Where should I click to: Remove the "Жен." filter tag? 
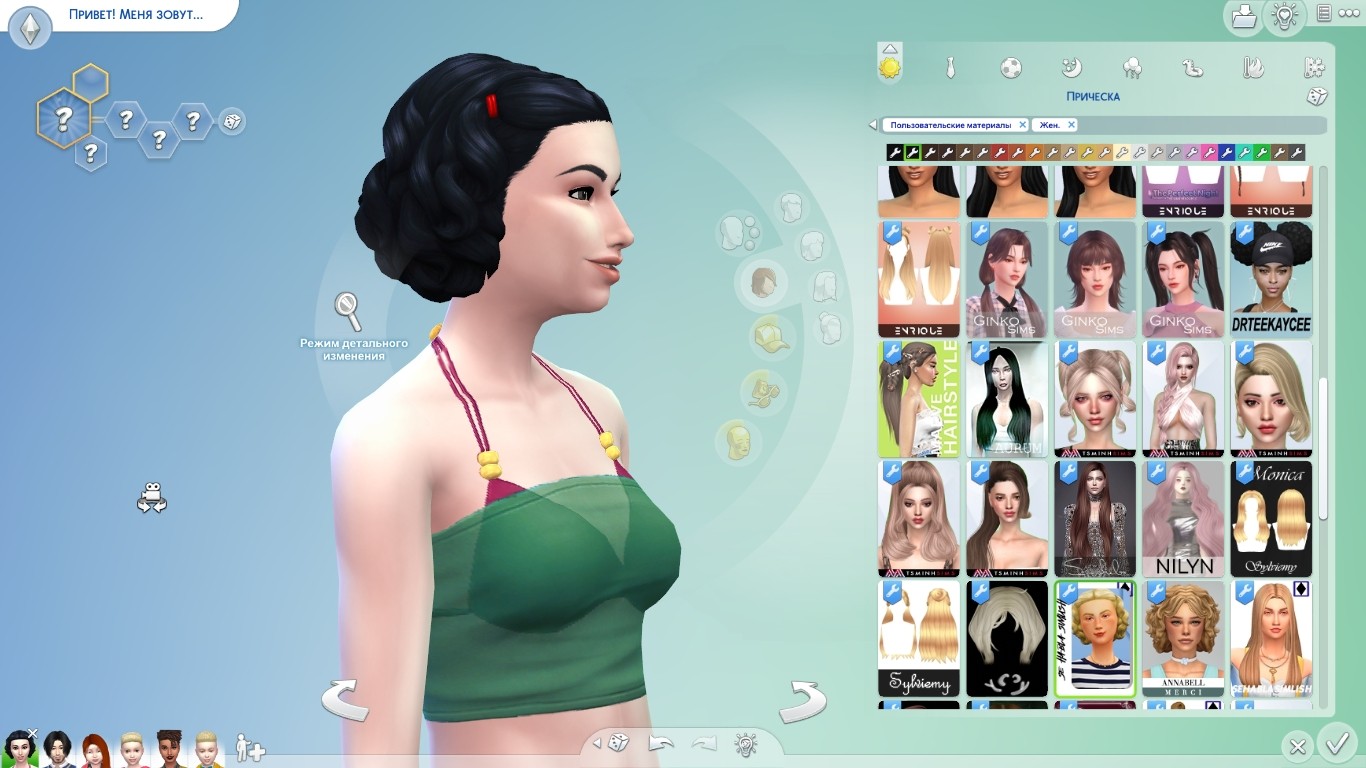pos(1071,125)
